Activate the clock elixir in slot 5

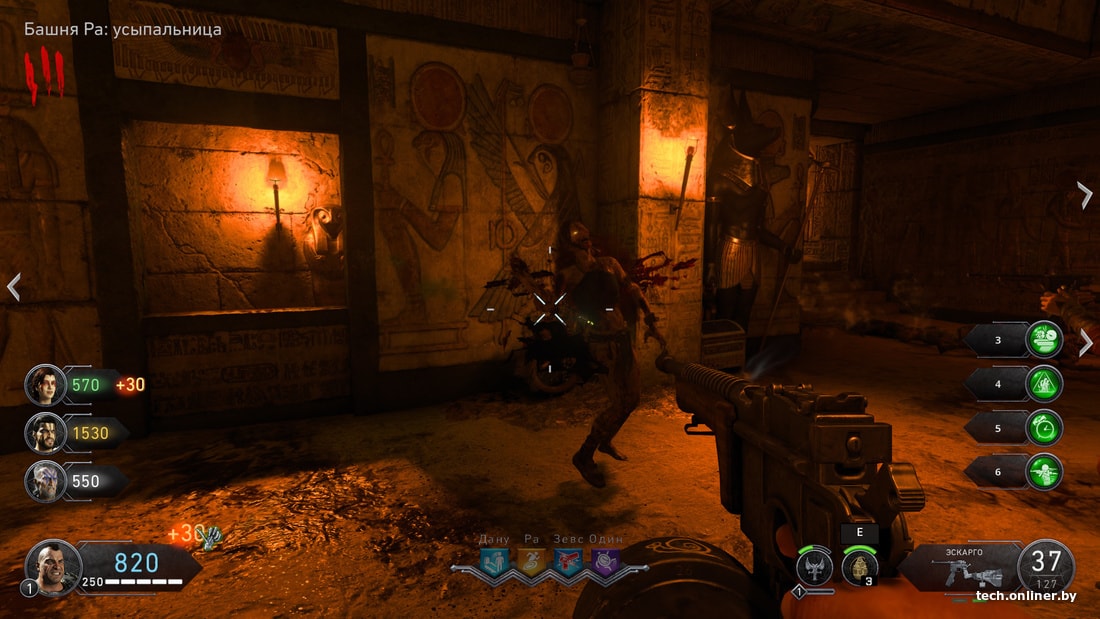(x=1044, y=428)
